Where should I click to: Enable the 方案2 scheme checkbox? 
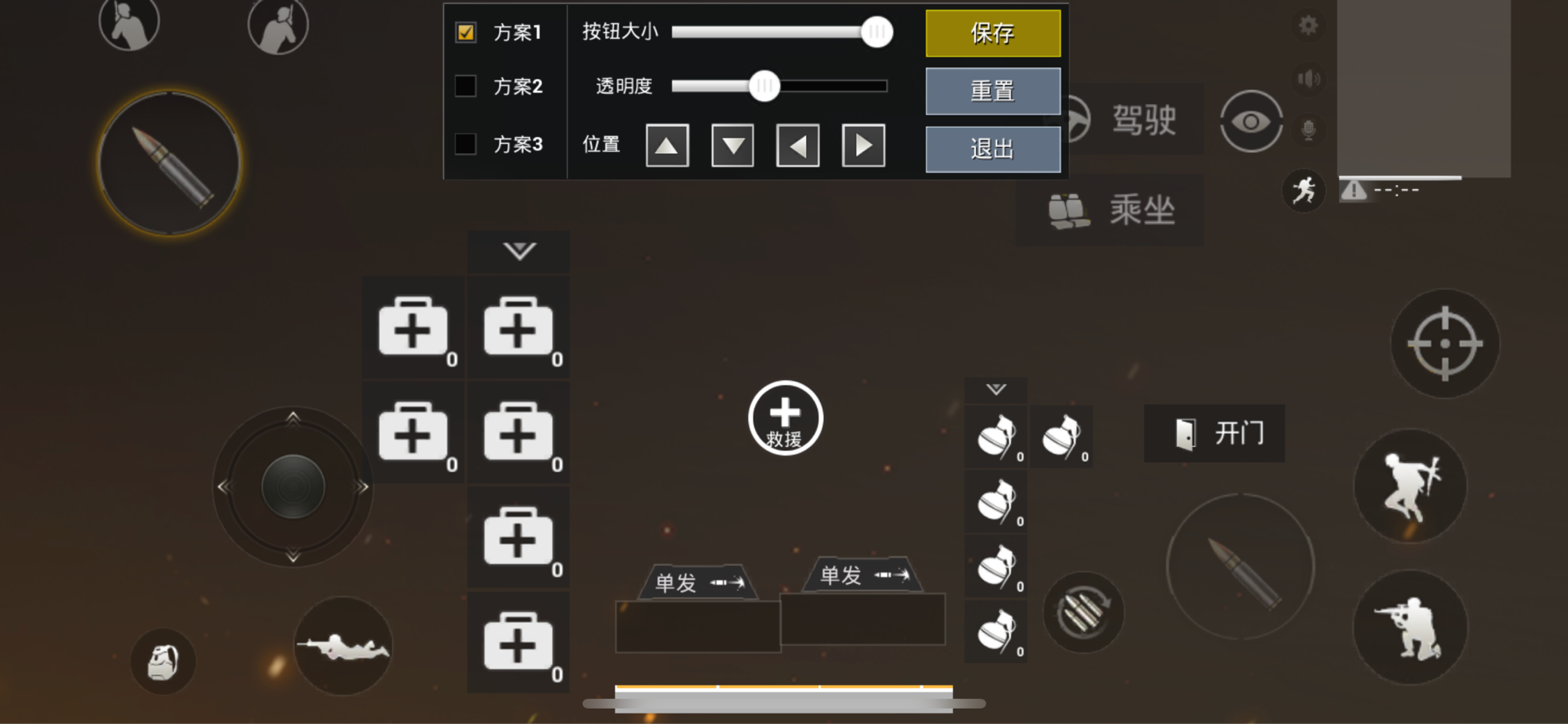point(465,86)
